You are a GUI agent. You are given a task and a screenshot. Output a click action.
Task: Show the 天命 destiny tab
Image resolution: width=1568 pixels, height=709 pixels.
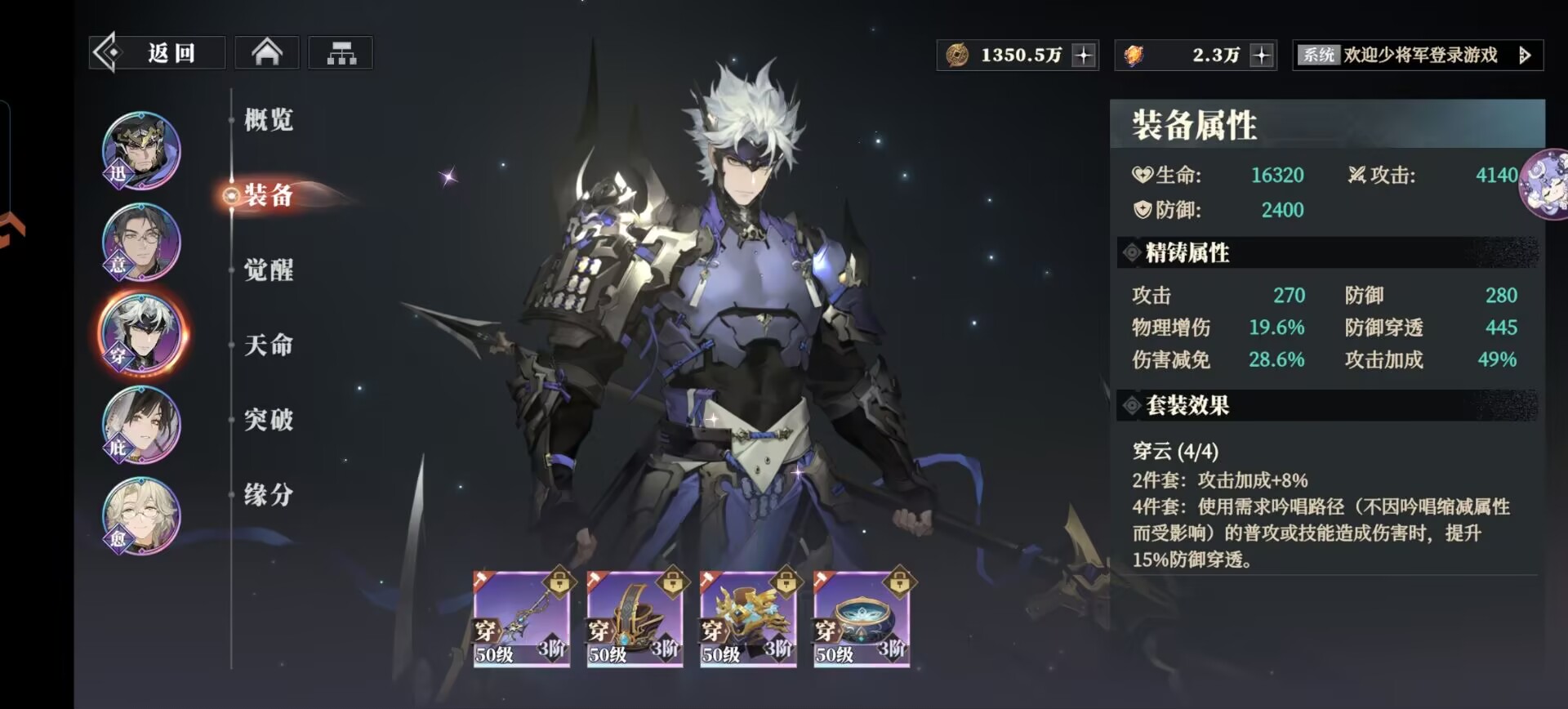tap(269, 346)
